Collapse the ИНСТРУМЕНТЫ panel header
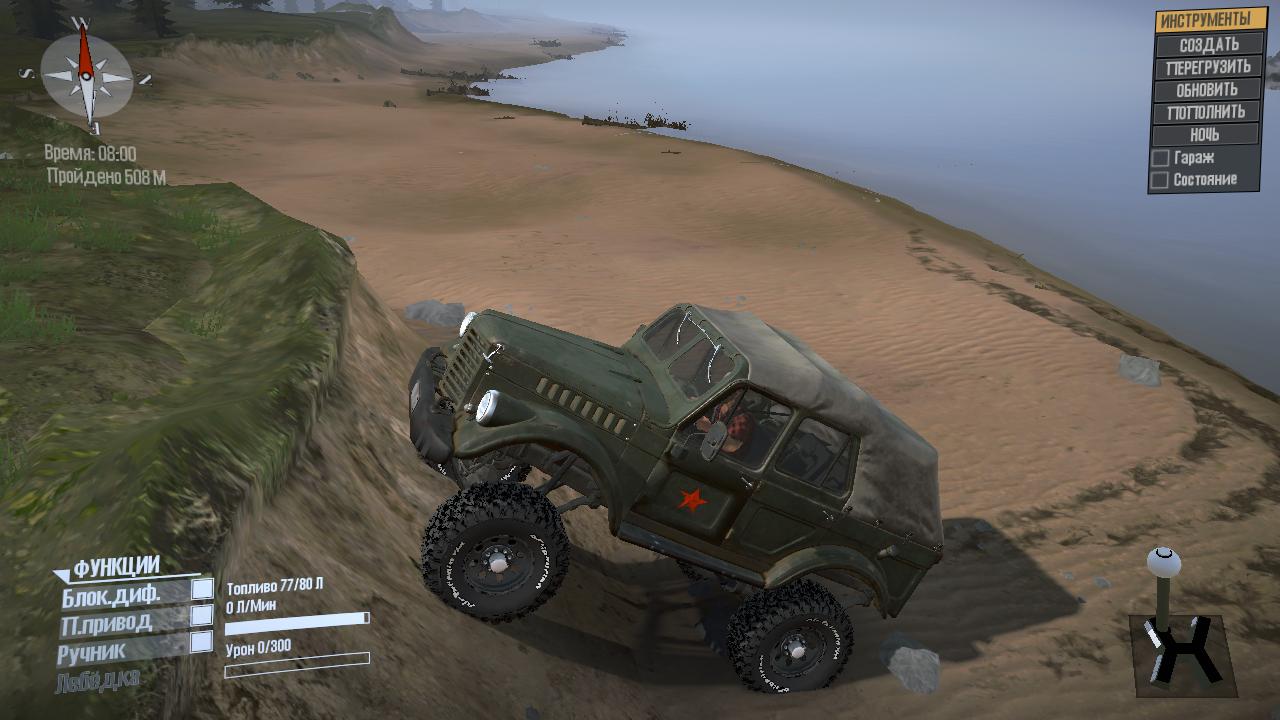Screen dimensions: 1280x720 tap(1208, 20)
